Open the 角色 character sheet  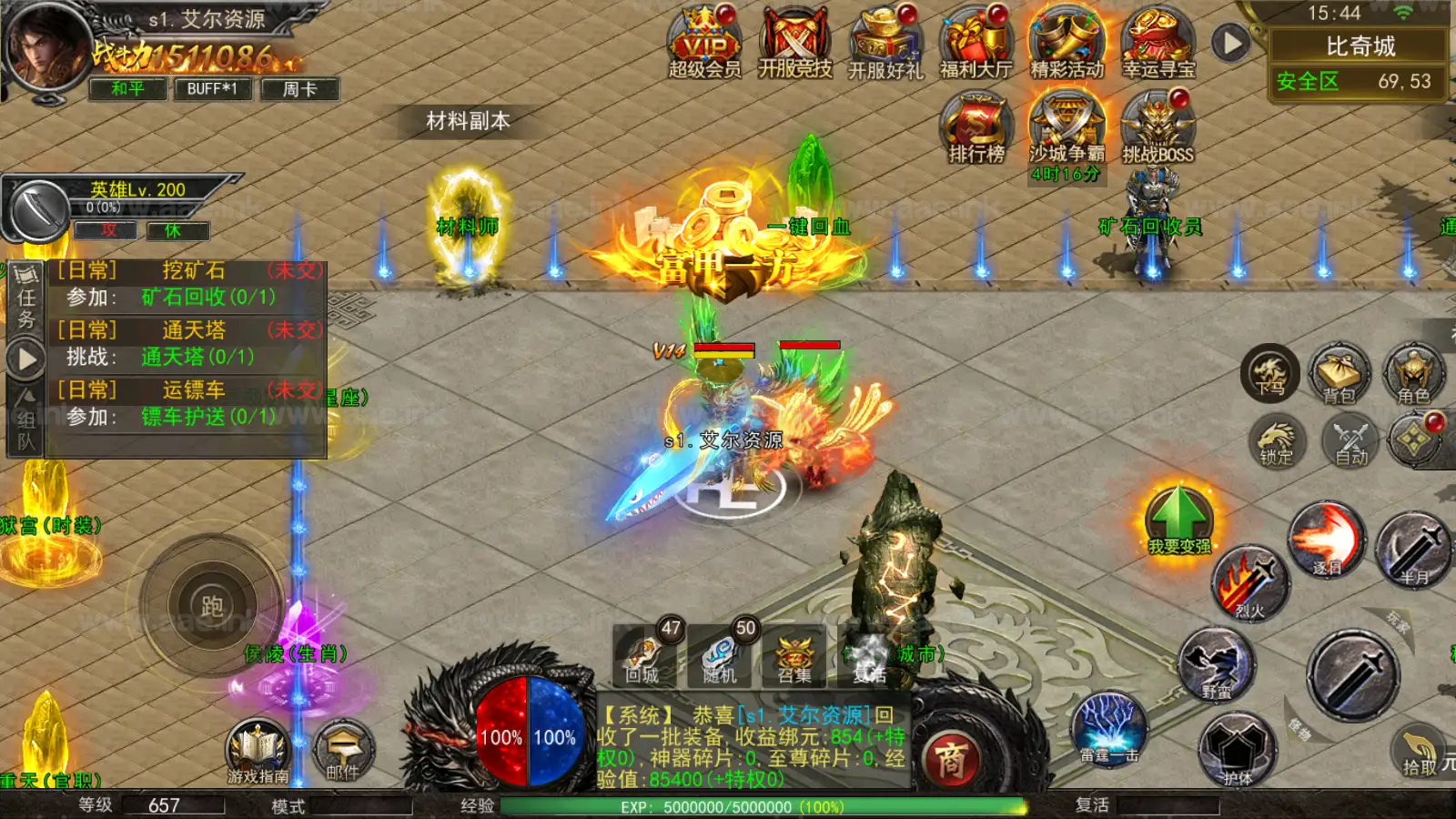point(1413,375)
